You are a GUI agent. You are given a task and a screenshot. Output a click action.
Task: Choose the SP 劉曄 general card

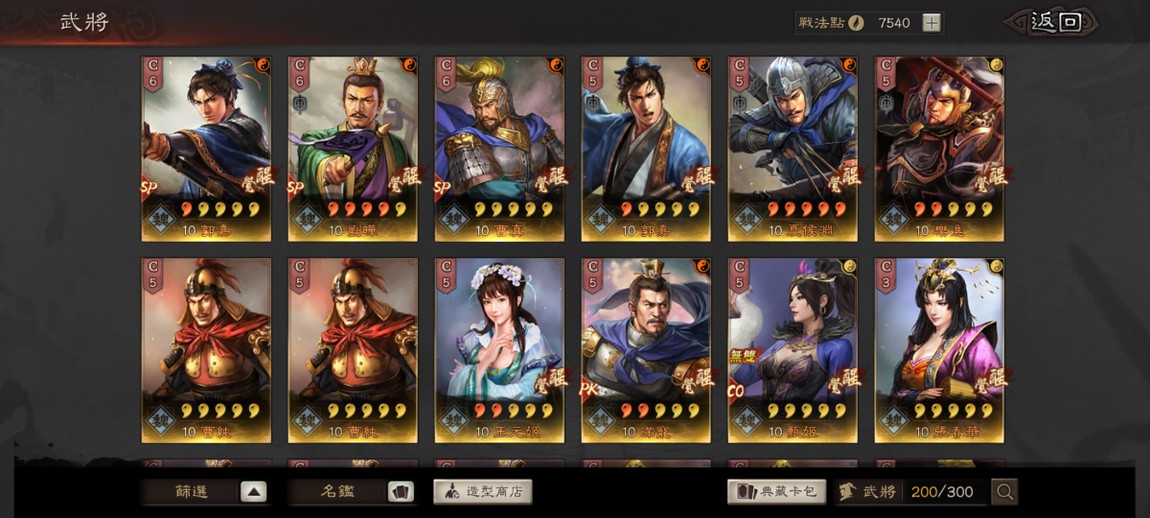click(x=353, y=148)
